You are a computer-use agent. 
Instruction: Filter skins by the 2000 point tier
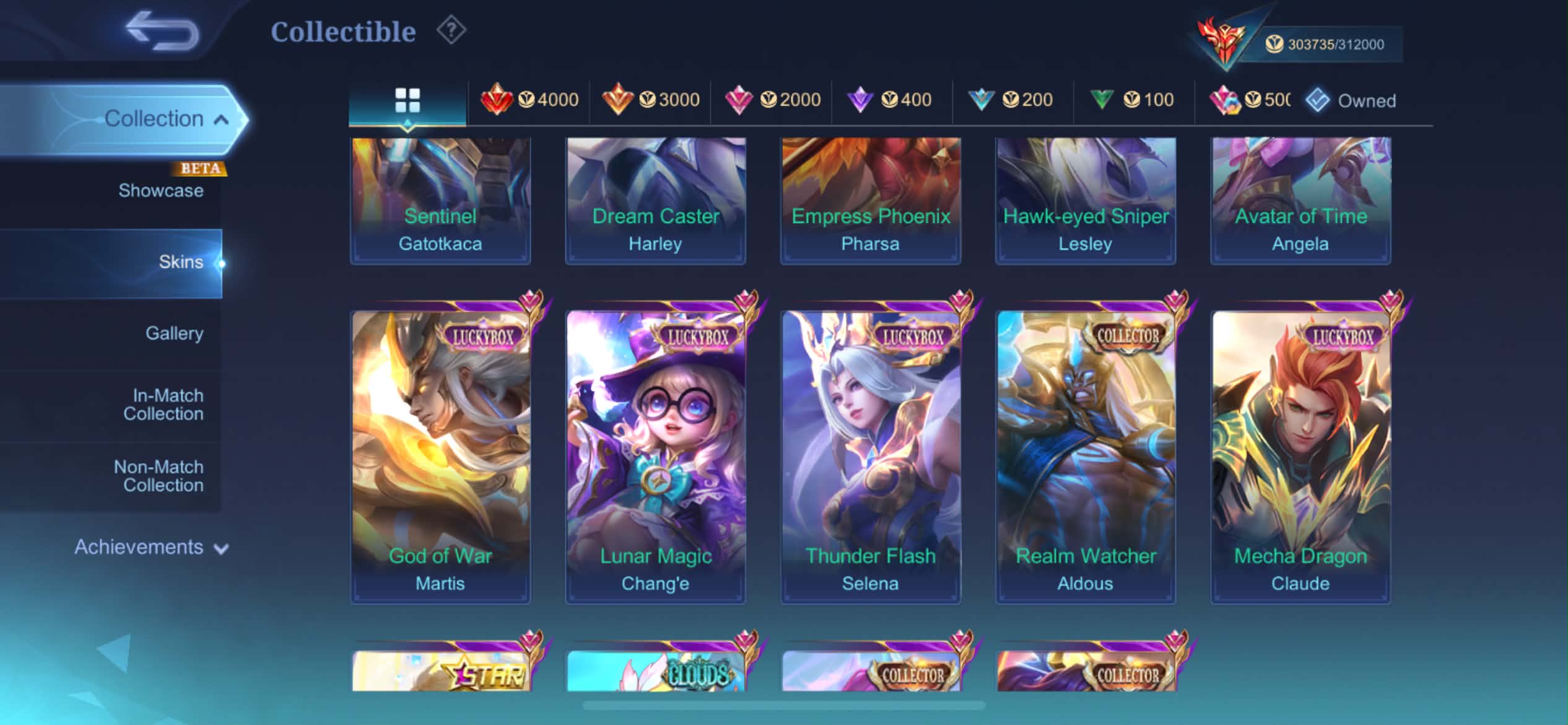click(772, 100)
